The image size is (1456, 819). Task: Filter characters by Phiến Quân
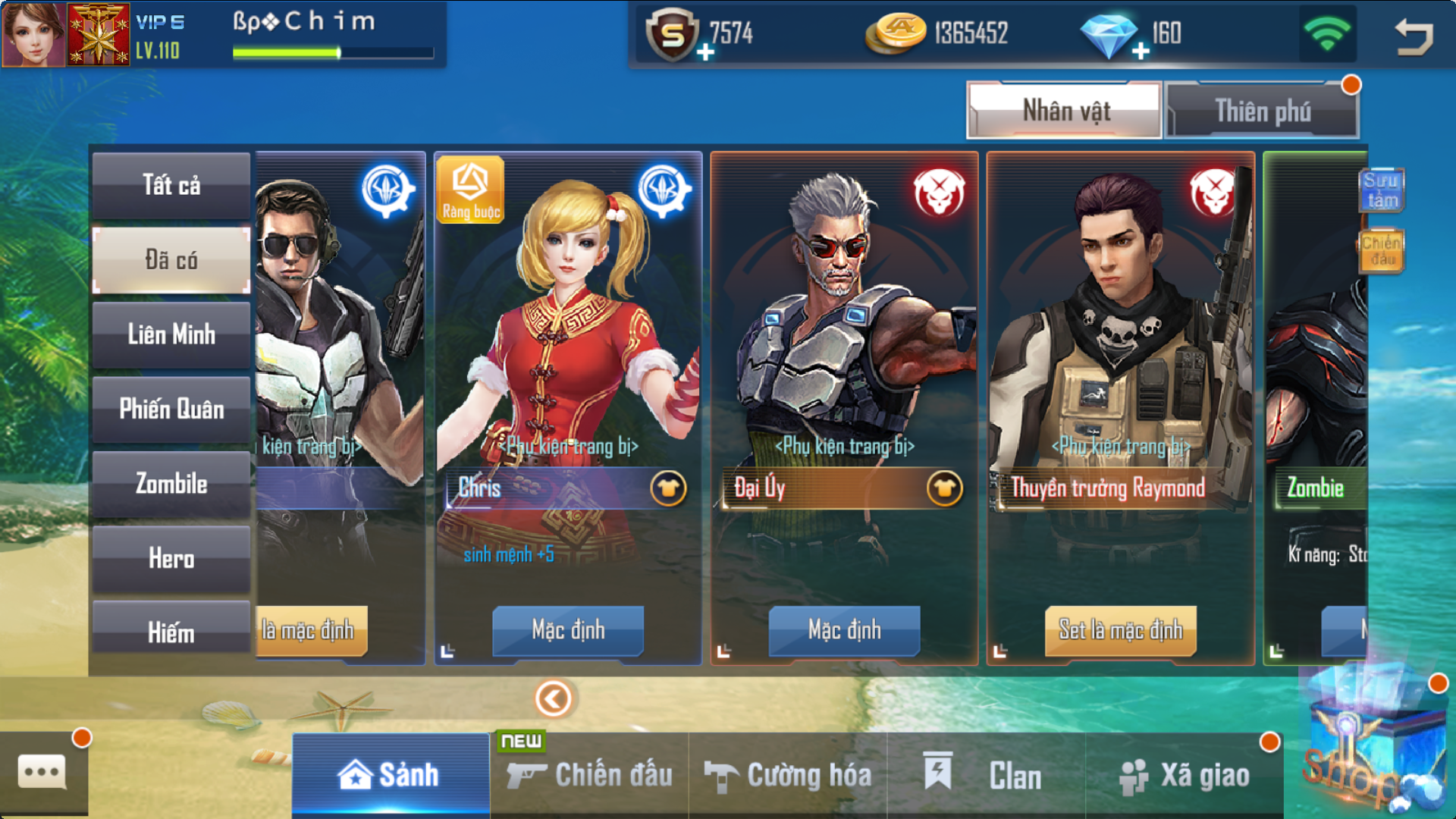(x=171, y=409)
